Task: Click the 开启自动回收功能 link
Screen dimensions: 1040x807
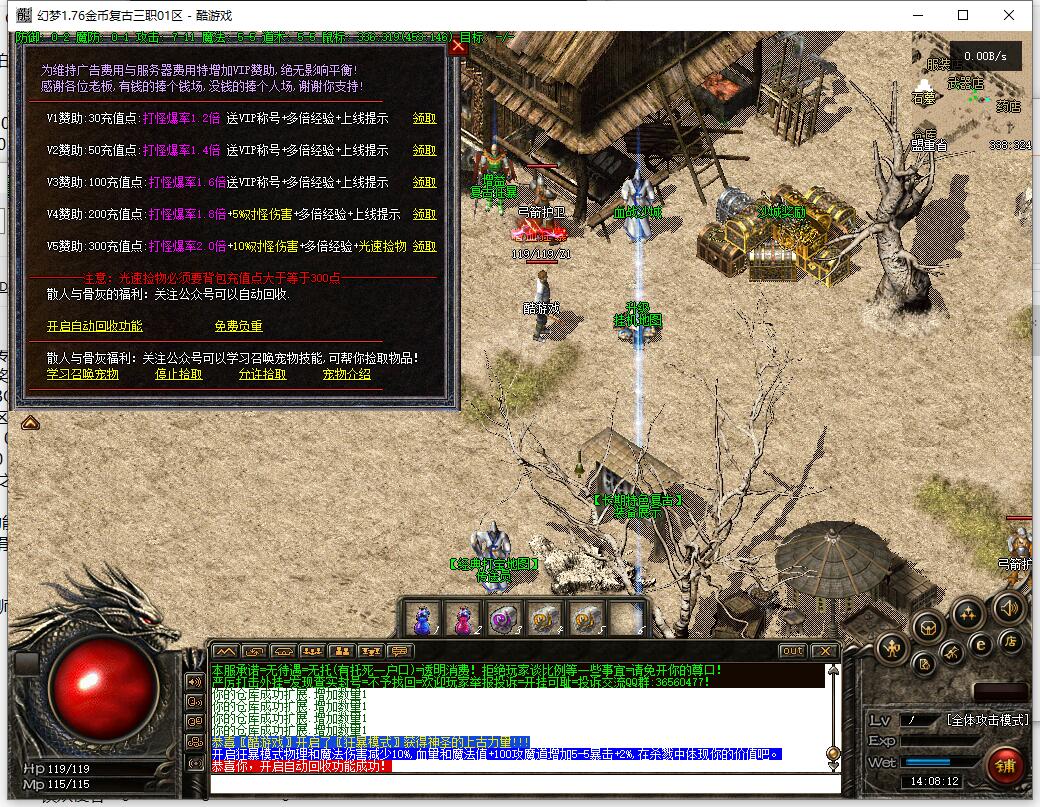Action: click(95, 326)
